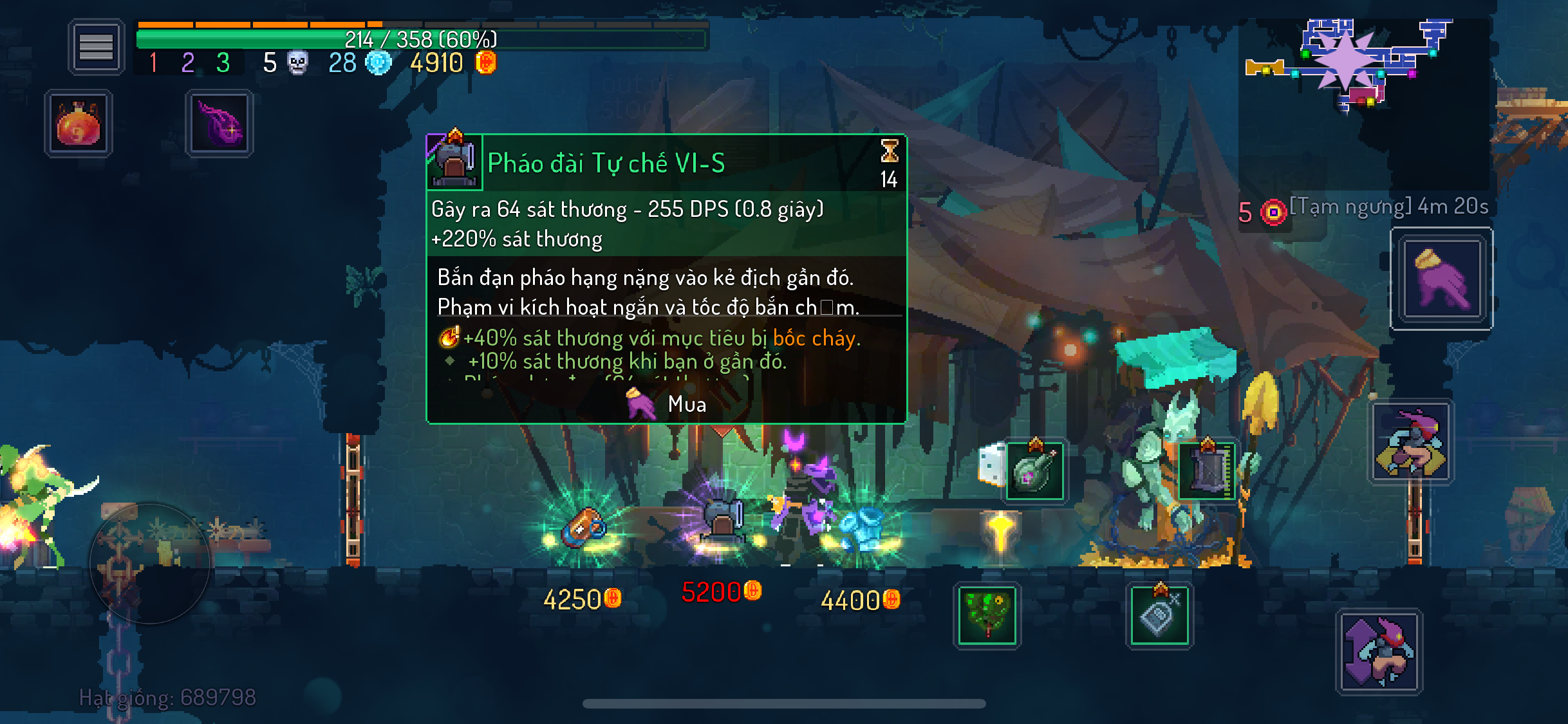Image resolution: width=1568 pixels, height=724 pixels.
Task: Tap the jump button with purple arrows
Action: click(x=1379, y=651)
